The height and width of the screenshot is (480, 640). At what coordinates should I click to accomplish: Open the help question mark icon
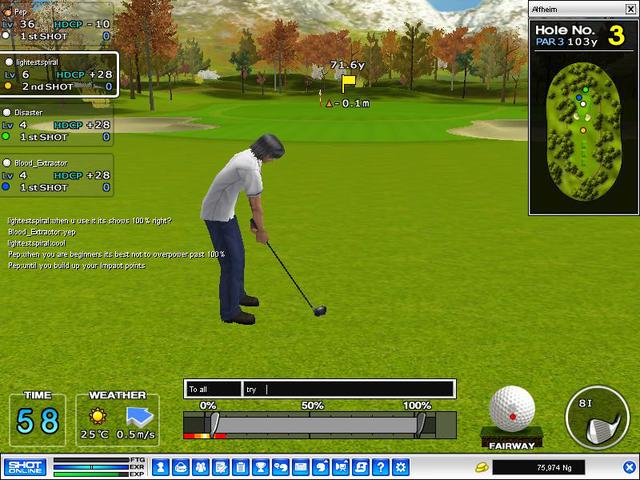coord(380,467)
